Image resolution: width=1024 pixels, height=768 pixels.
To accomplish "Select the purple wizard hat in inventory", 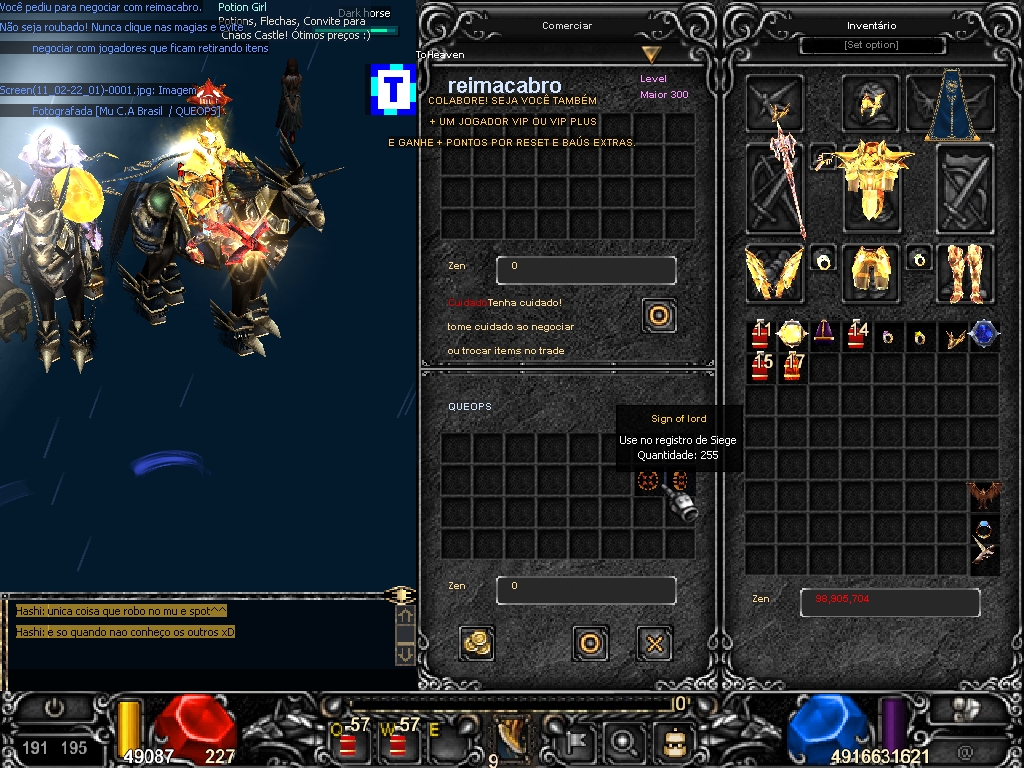I will 823,335.
